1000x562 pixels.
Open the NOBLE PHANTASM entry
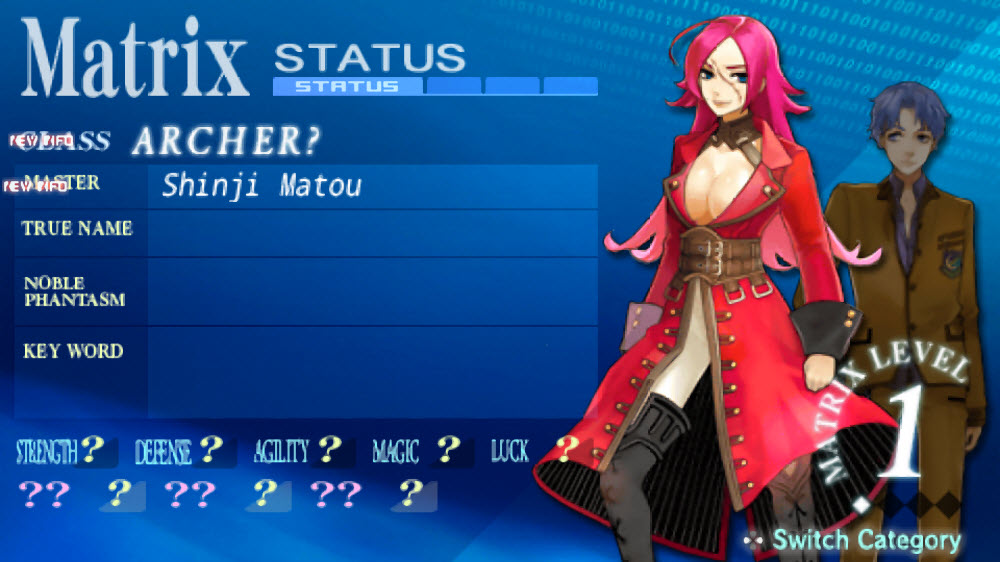click(306, 291)
